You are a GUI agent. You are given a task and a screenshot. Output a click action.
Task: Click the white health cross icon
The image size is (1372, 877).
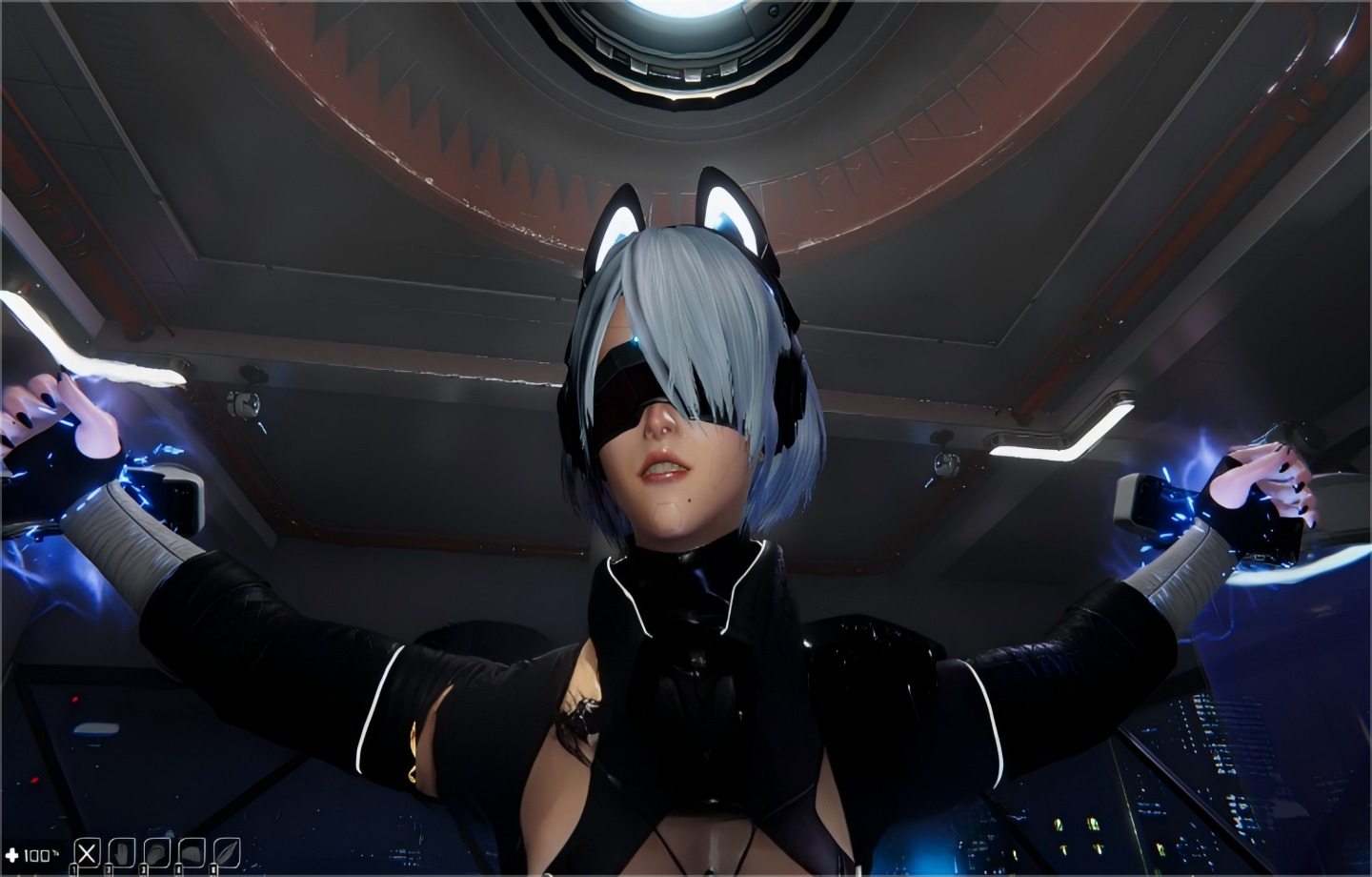pos(11,854)
